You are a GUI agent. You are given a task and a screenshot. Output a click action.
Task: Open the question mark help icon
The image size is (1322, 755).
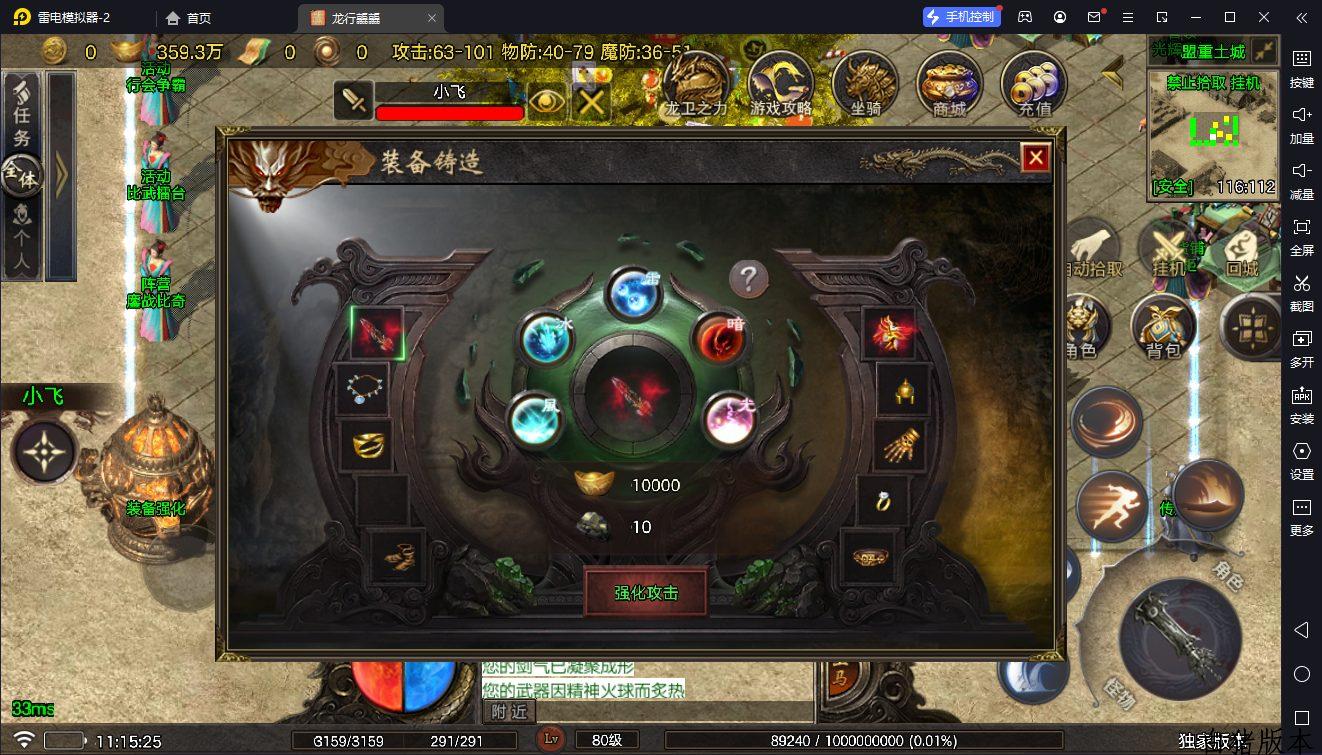tap(748, 279)
